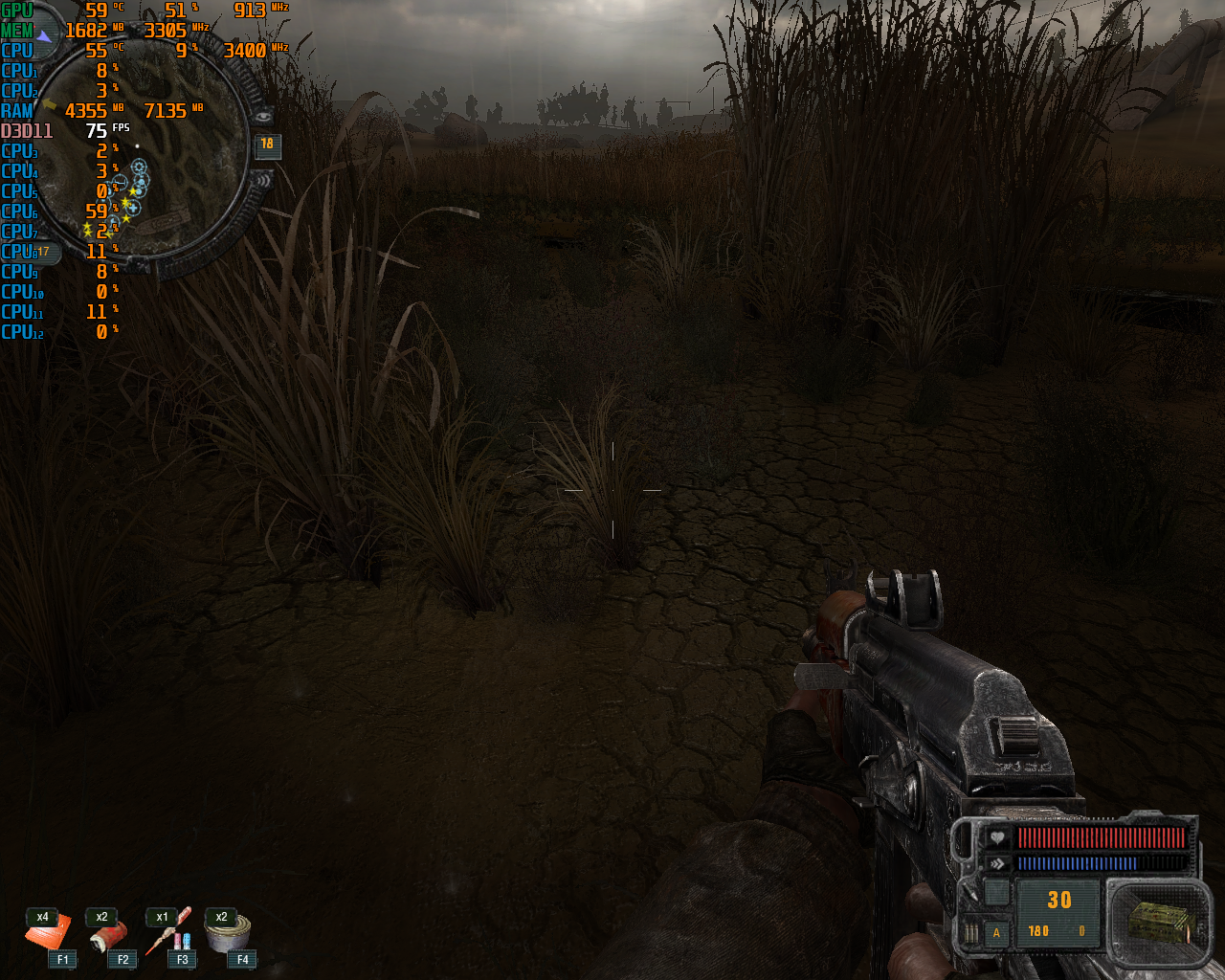
Task: Open the mechanic gear marker on the minimap
Action: point(139,167)
